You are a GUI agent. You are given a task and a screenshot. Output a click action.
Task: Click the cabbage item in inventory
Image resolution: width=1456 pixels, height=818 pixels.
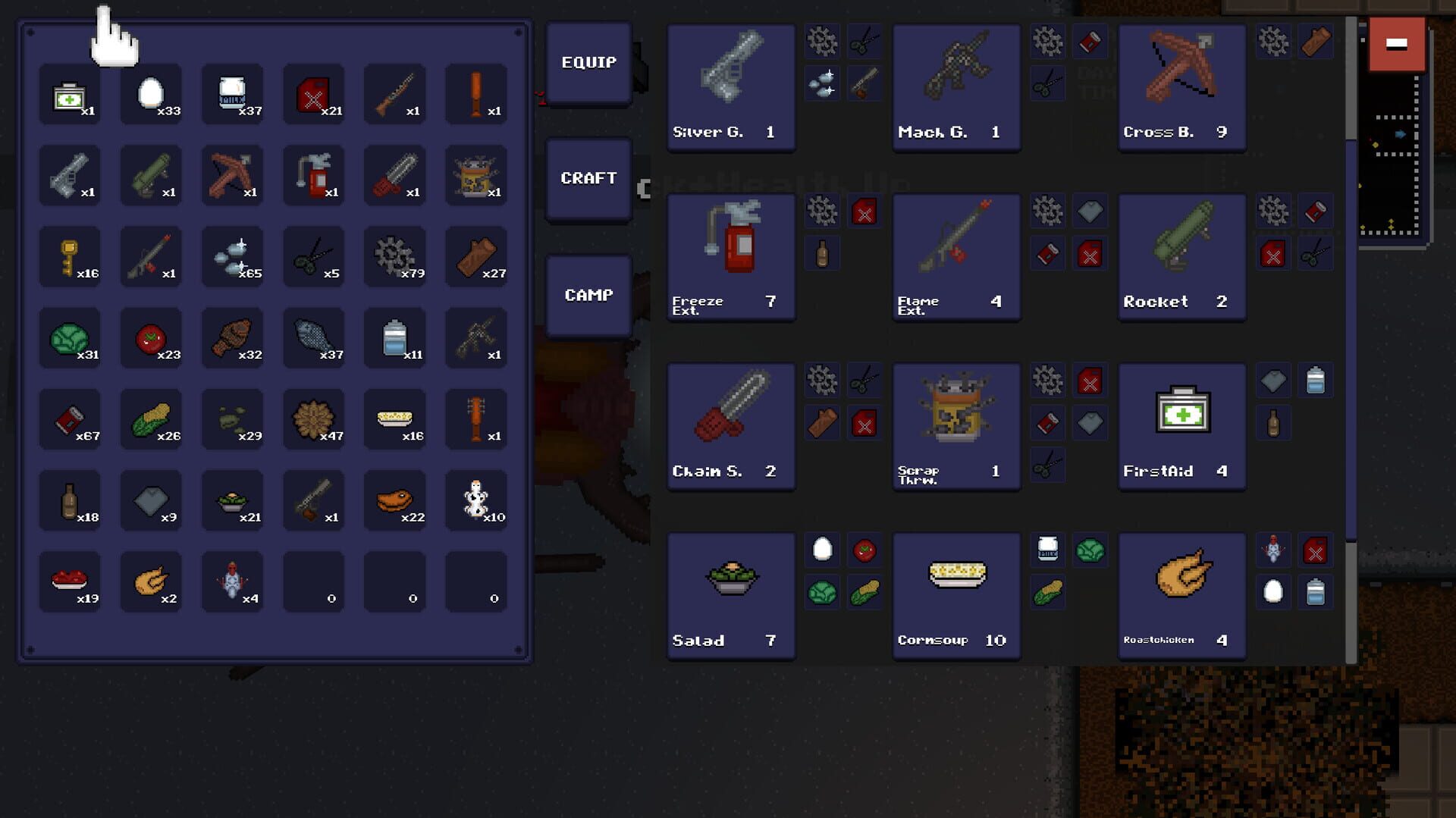pos(70,337)
